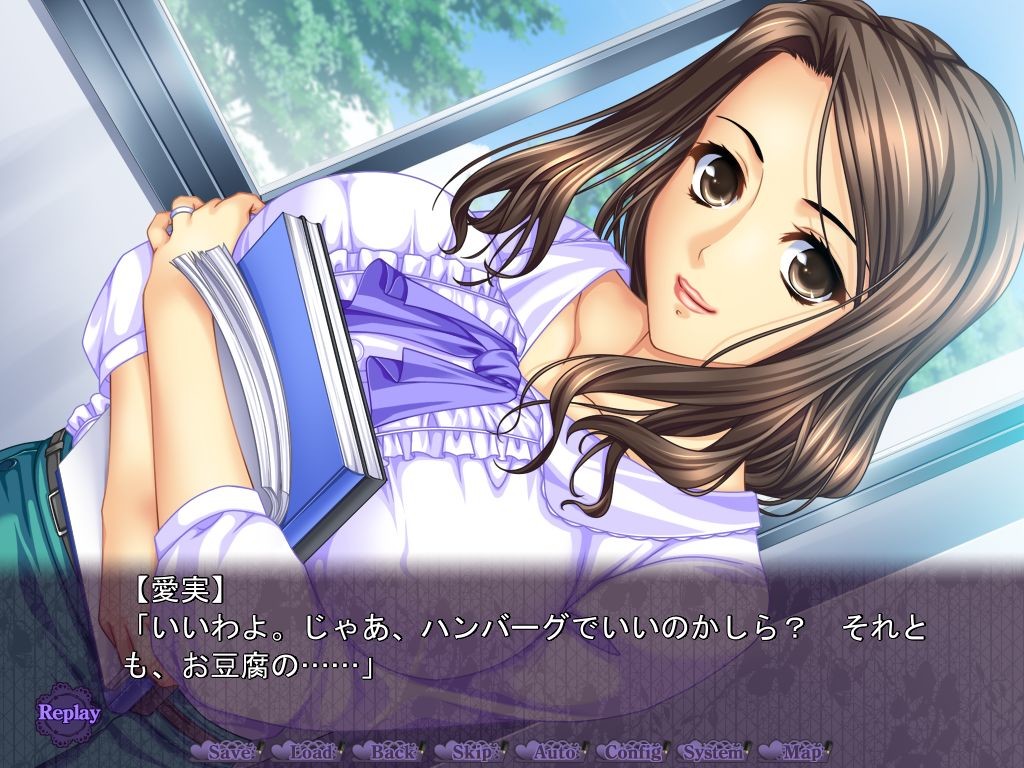
Task: Open the Config settings
Action: point(634,751)
